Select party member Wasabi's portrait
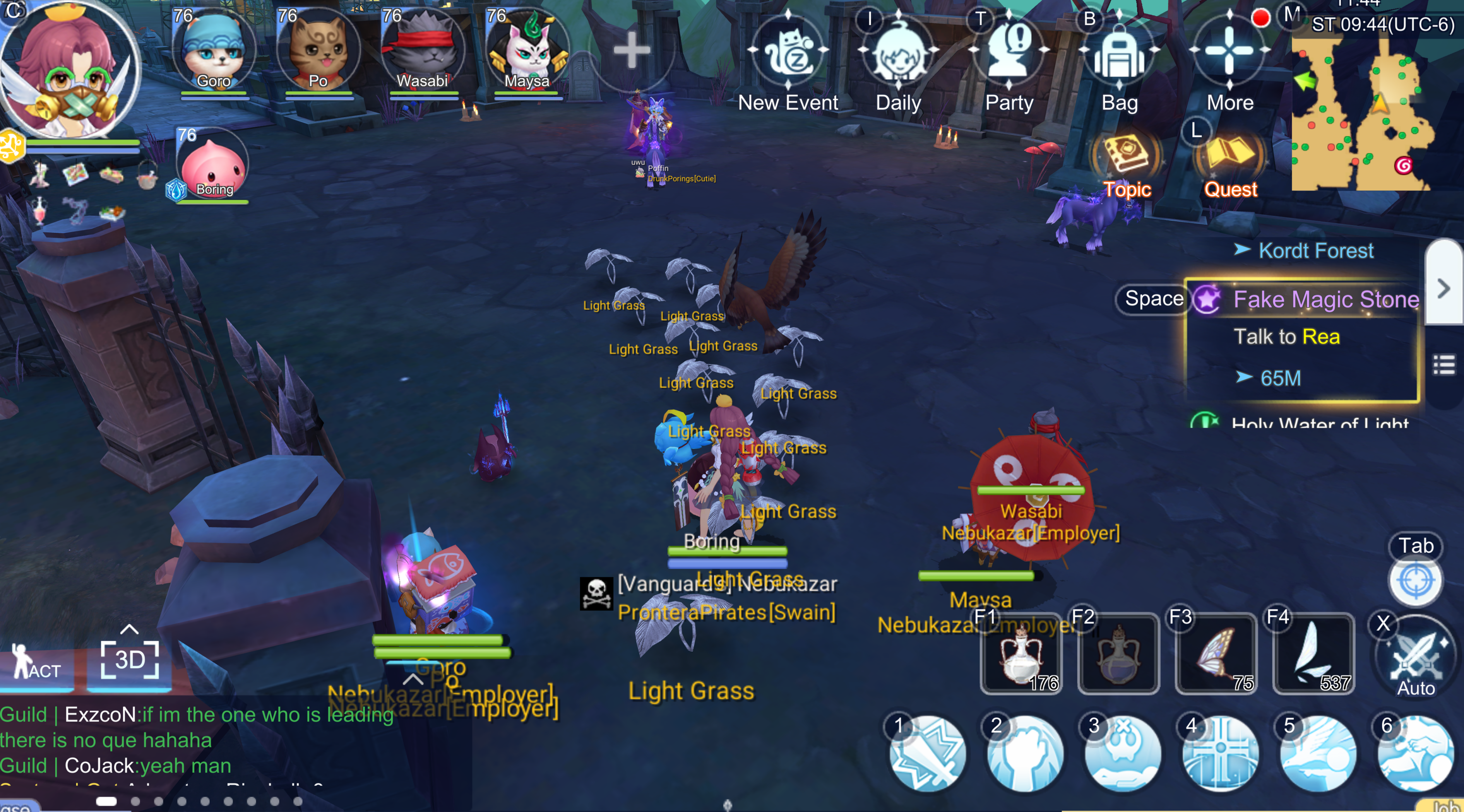 [x=422, y=51]
